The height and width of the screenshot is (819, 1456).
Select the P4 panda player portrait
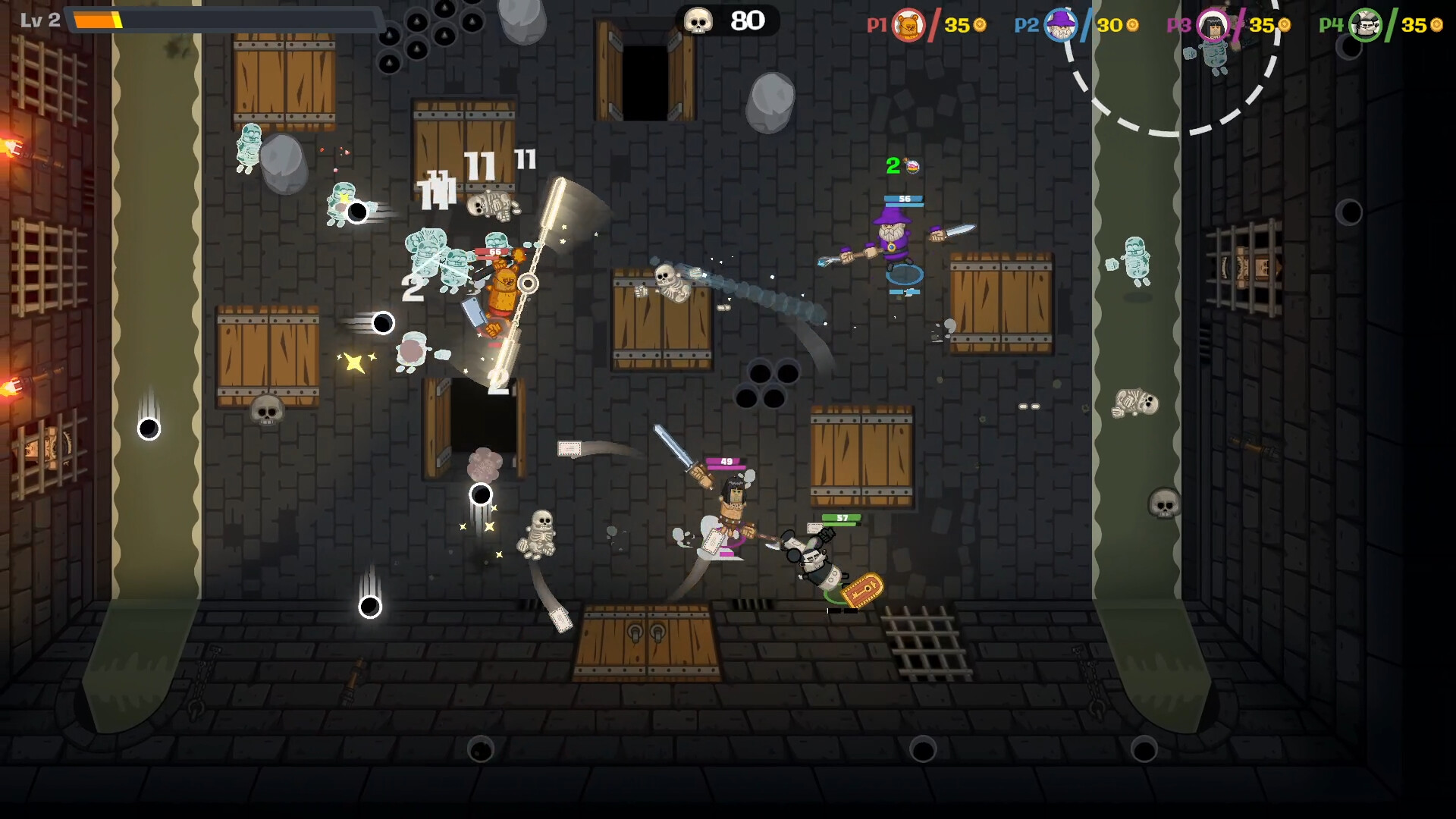click(x=1365, y=25)
